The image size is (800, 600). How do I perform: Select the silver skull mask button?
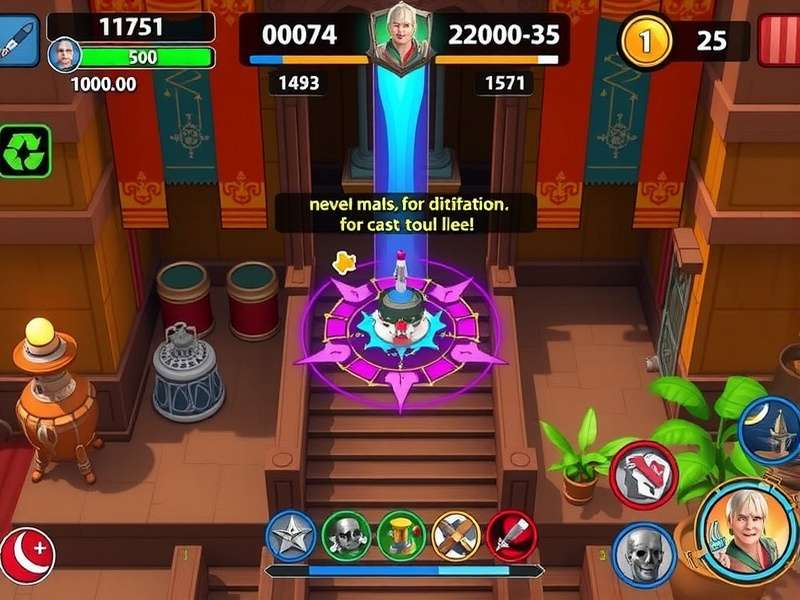(638, 552)
